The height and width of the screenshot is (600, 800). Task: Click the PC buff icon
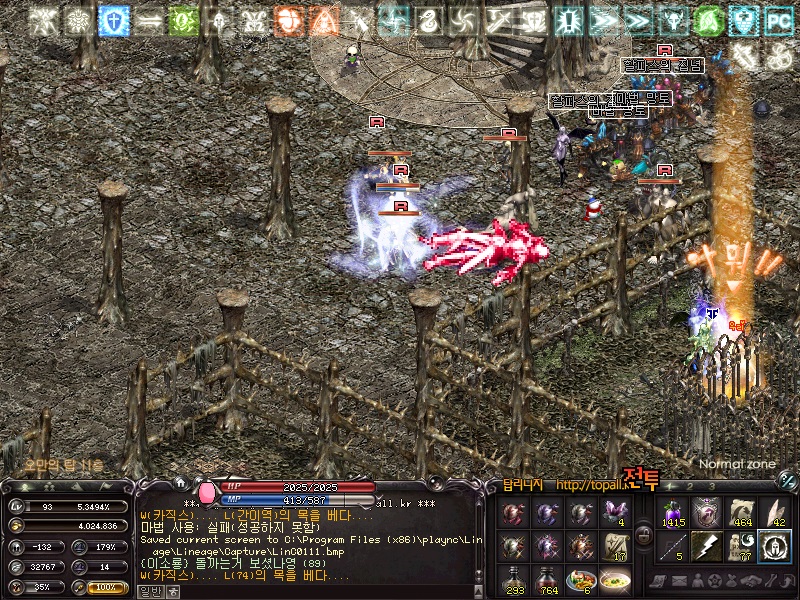778,19
